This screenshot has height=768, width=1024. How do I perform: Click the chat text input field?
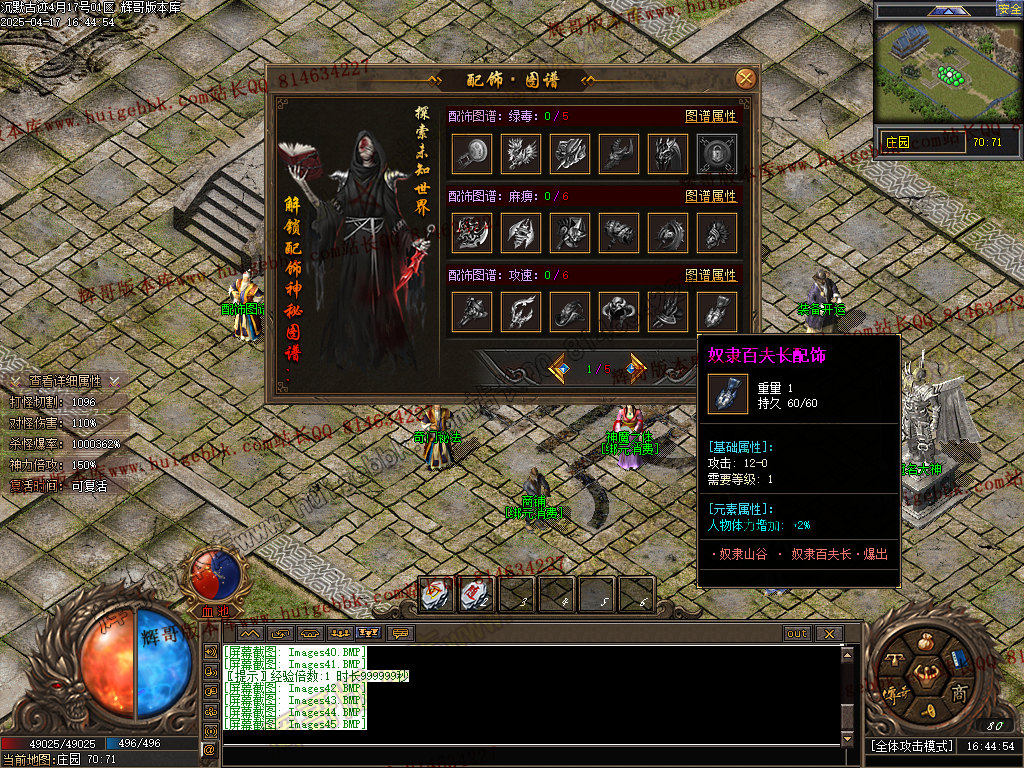[x=530, y=755]
